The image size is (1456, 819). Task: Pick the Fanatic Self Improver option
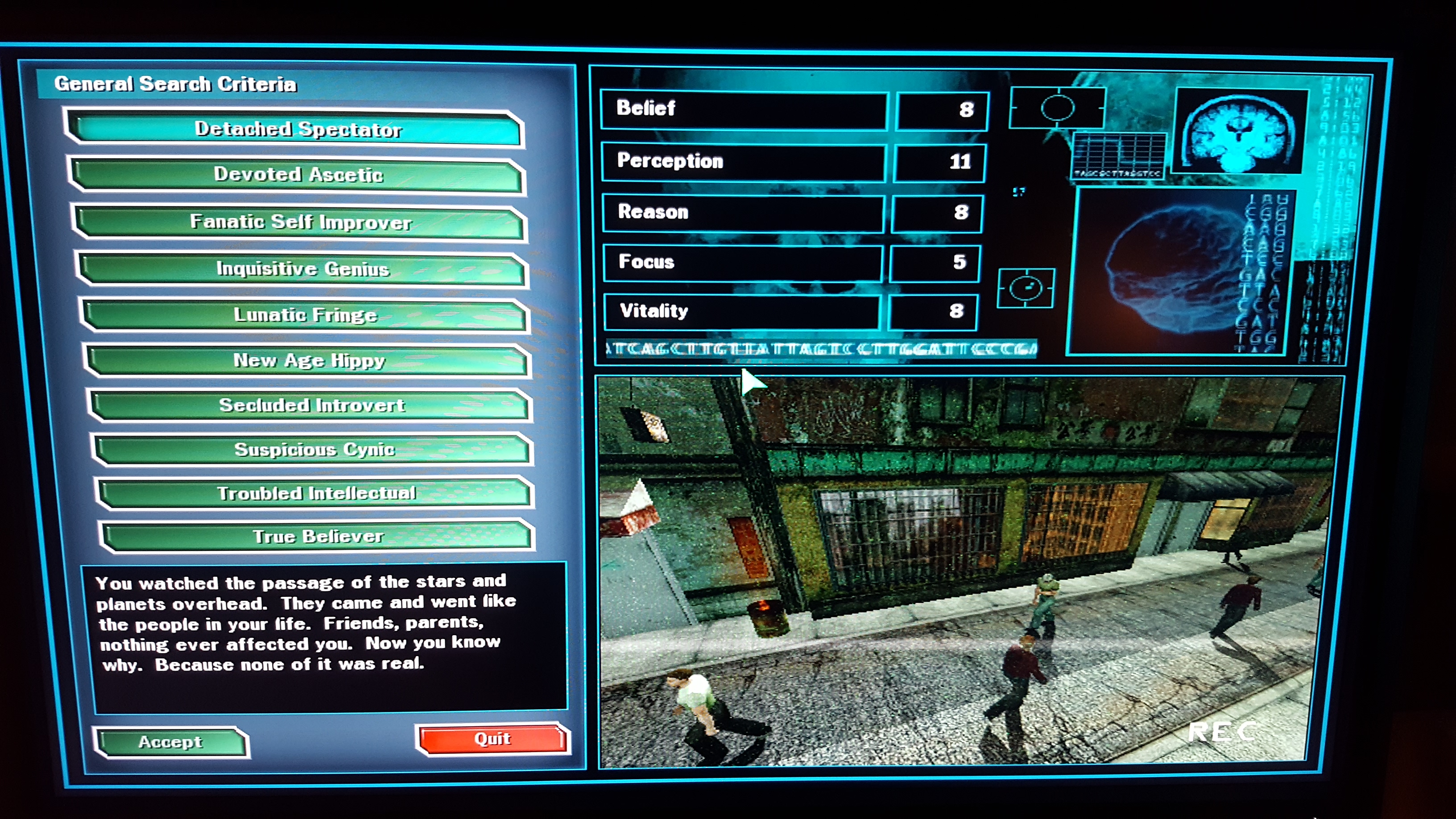(300, 222)
